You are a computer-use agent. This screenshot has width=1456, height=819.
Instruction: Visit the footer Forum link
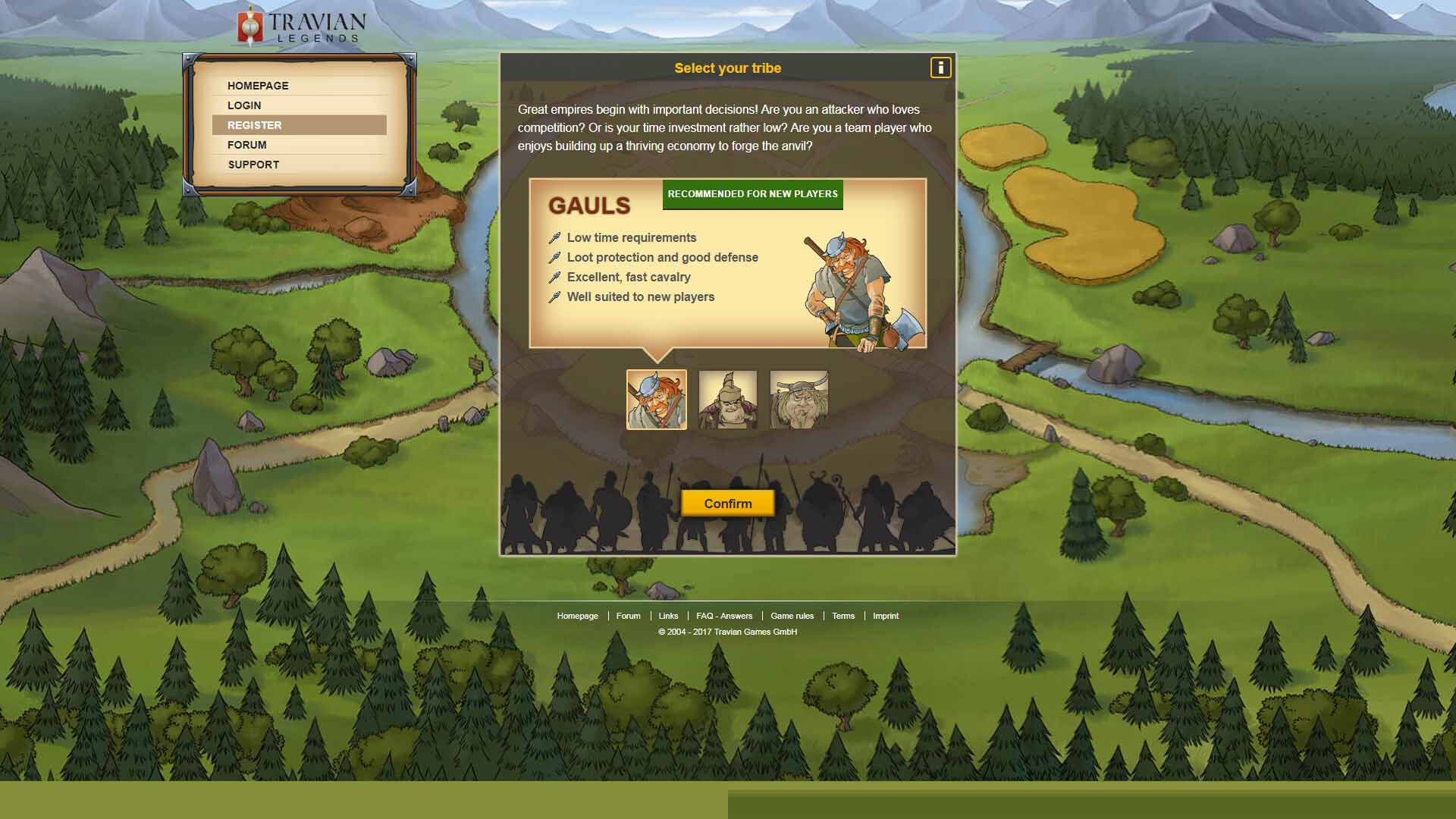628,616
